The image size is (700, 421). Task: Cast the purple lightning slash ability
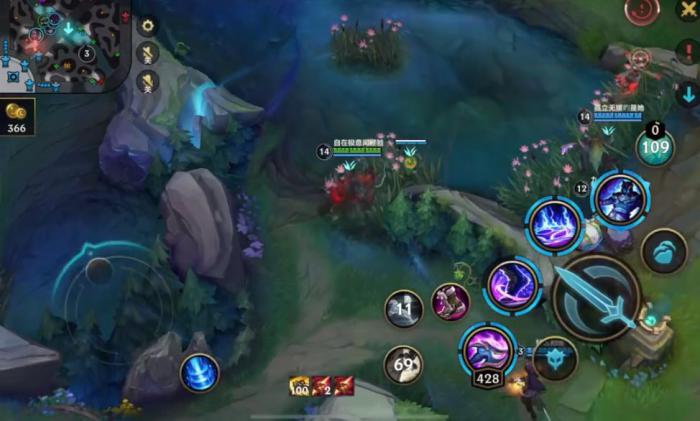(x=555, y=225)
